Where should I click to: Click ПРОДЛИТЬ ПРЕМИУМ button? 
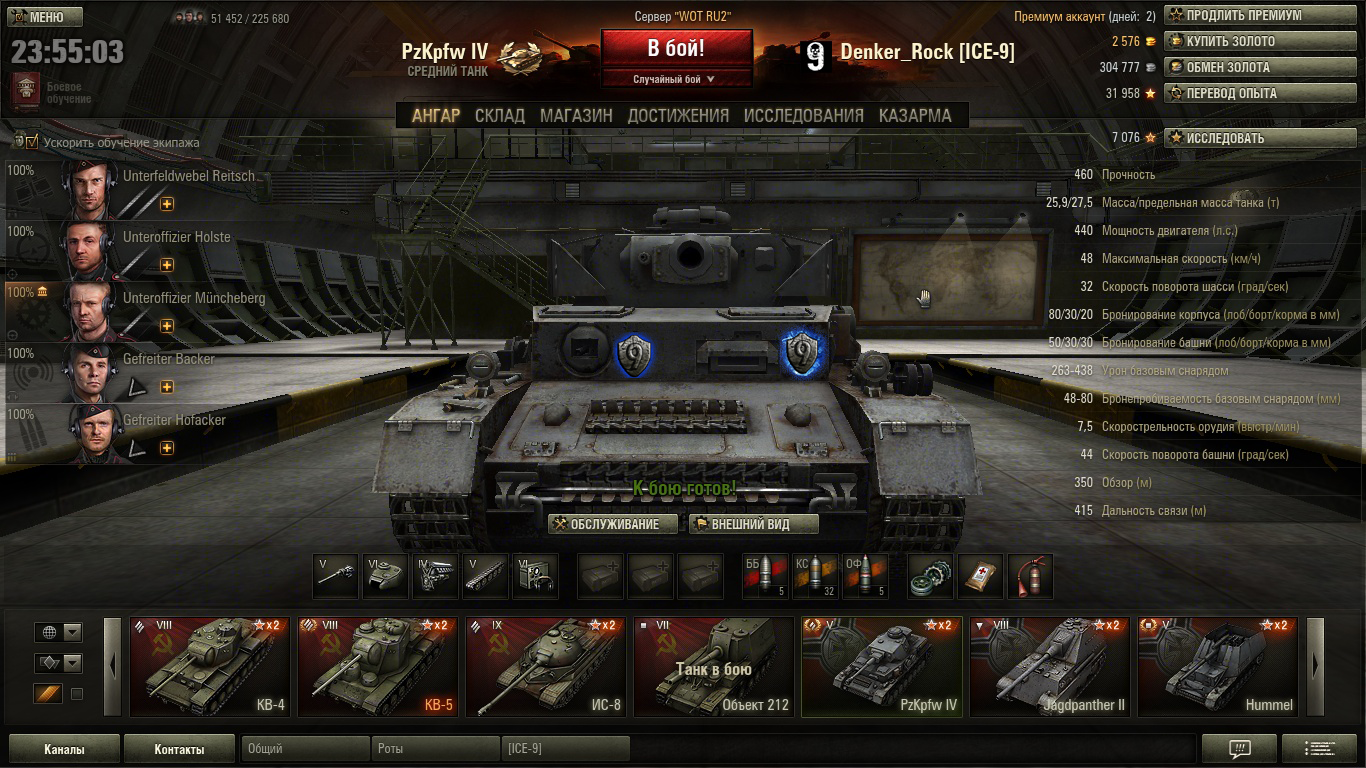[x=1244, y=16]
